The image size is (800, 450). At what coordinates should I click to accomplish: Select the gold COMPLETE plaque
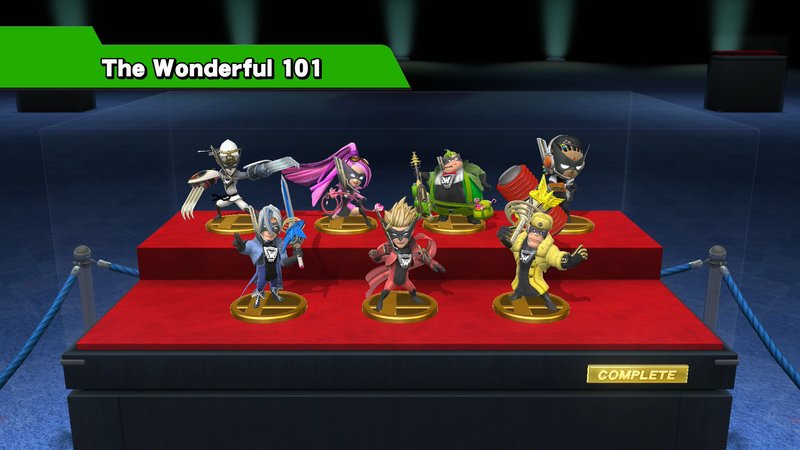[x=637, y=375]
